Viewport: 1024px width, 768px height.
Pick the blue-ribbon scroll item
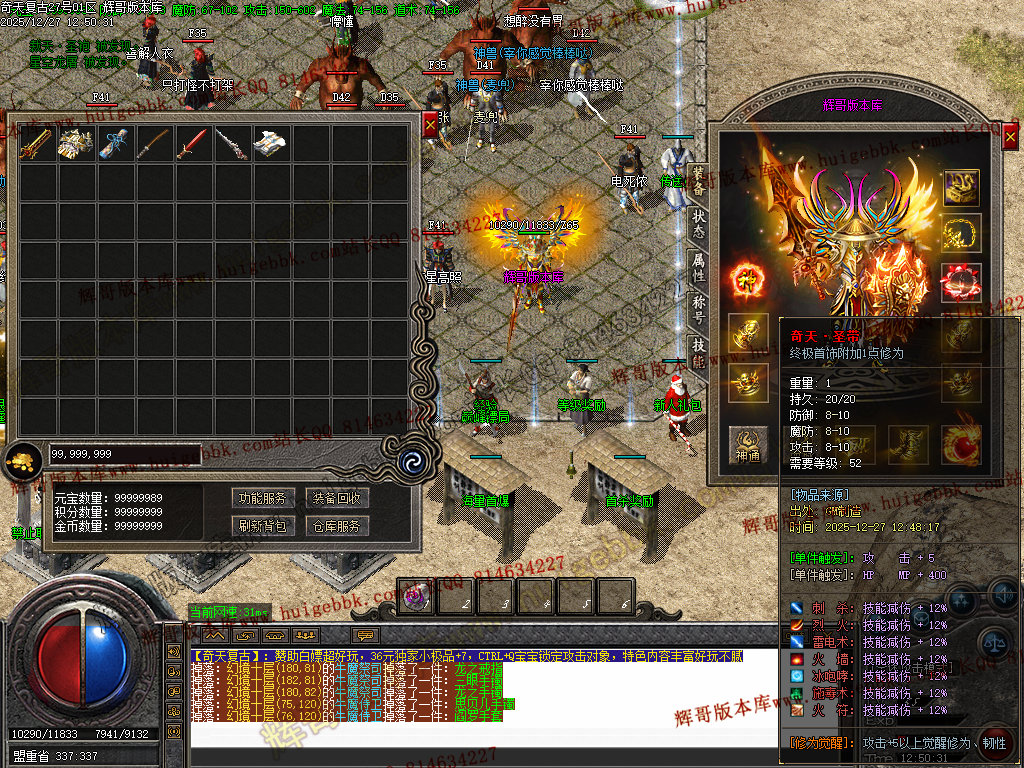pyautogui.click(x=114, y=144)
